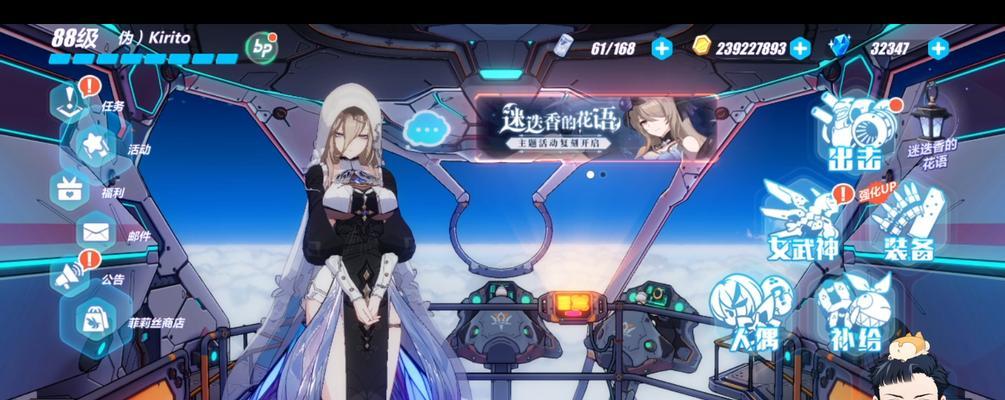Tap the chat speech bubble icon
The image size is (1005, 400).
426,128
